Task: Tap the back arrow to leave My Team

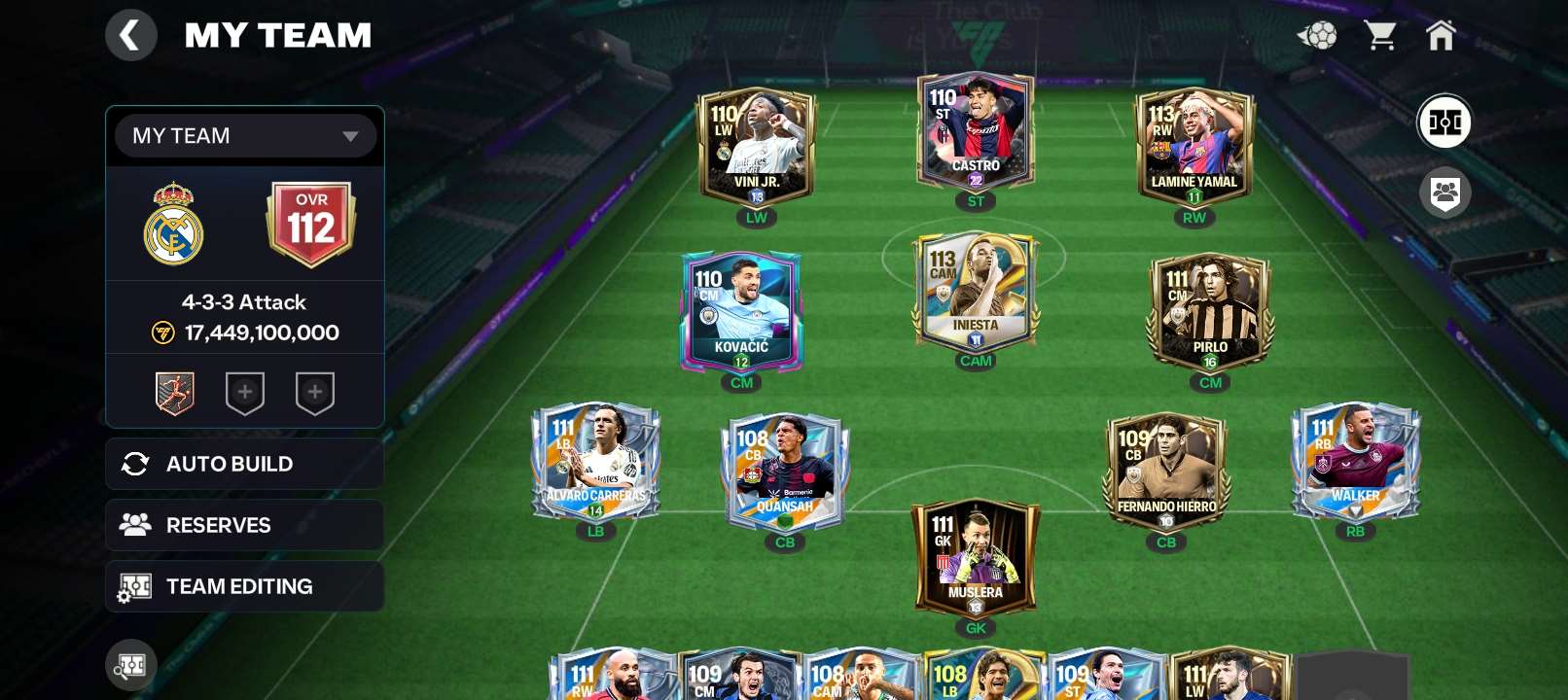Action: [131, 35]
